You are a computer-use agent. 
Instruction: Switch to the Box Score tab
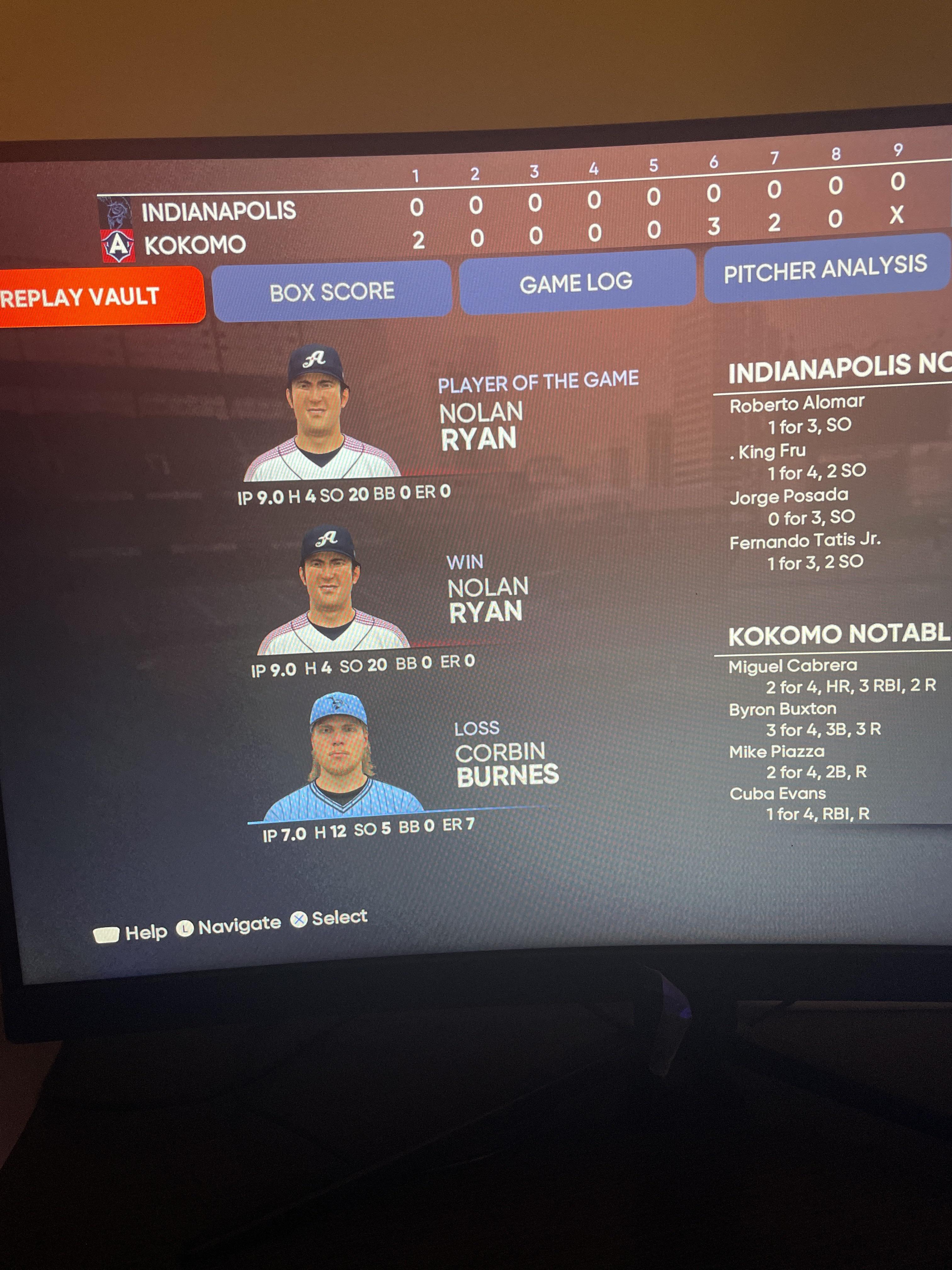click(x=332, y=290)
